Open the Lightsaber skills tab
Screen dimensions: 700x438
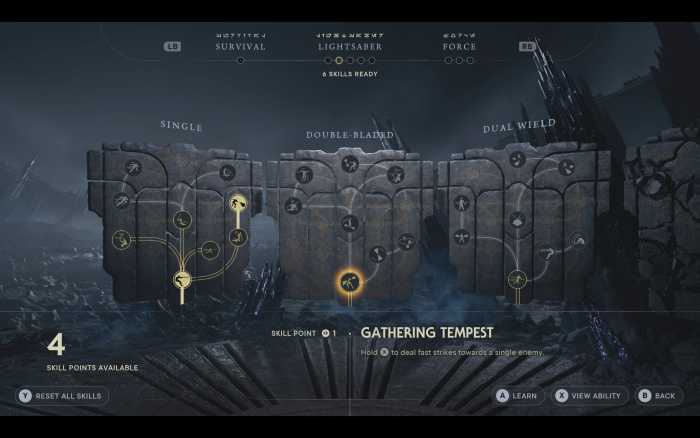click(350, 46)
